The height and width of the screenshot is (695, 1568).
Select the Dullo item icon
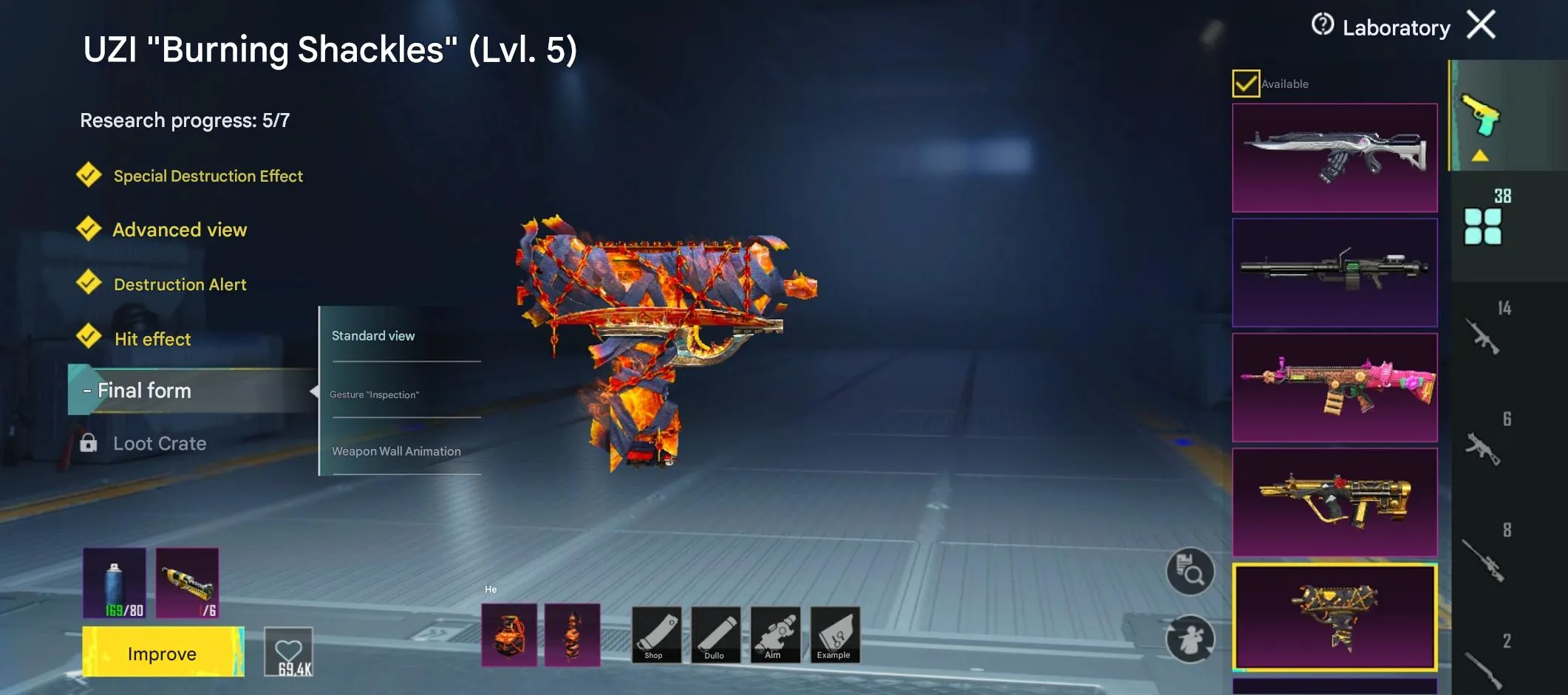tap(715, 634)
